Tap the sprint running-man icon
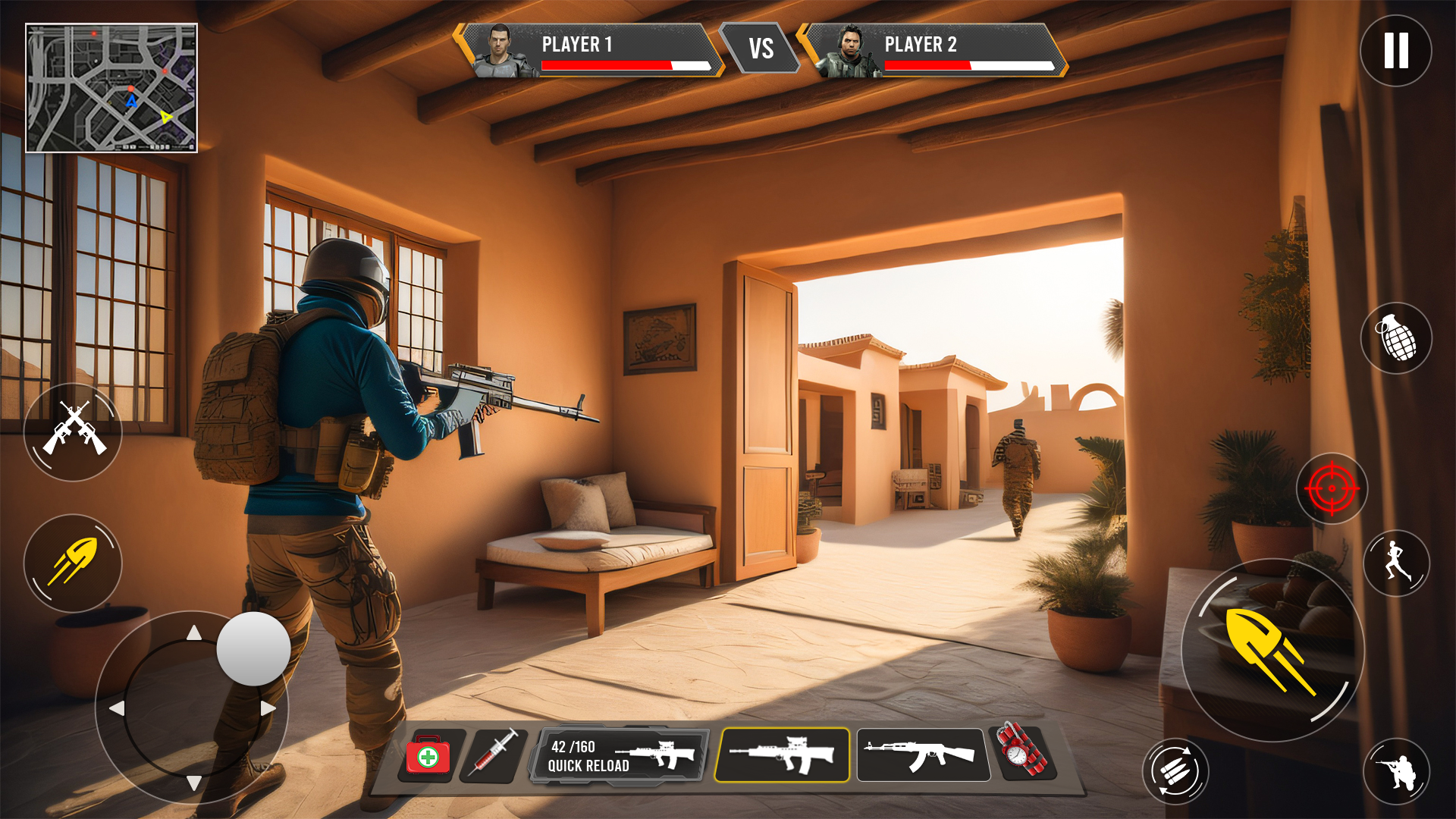1456x819 pixels. pyautogui.click(x=1396, y=563)
